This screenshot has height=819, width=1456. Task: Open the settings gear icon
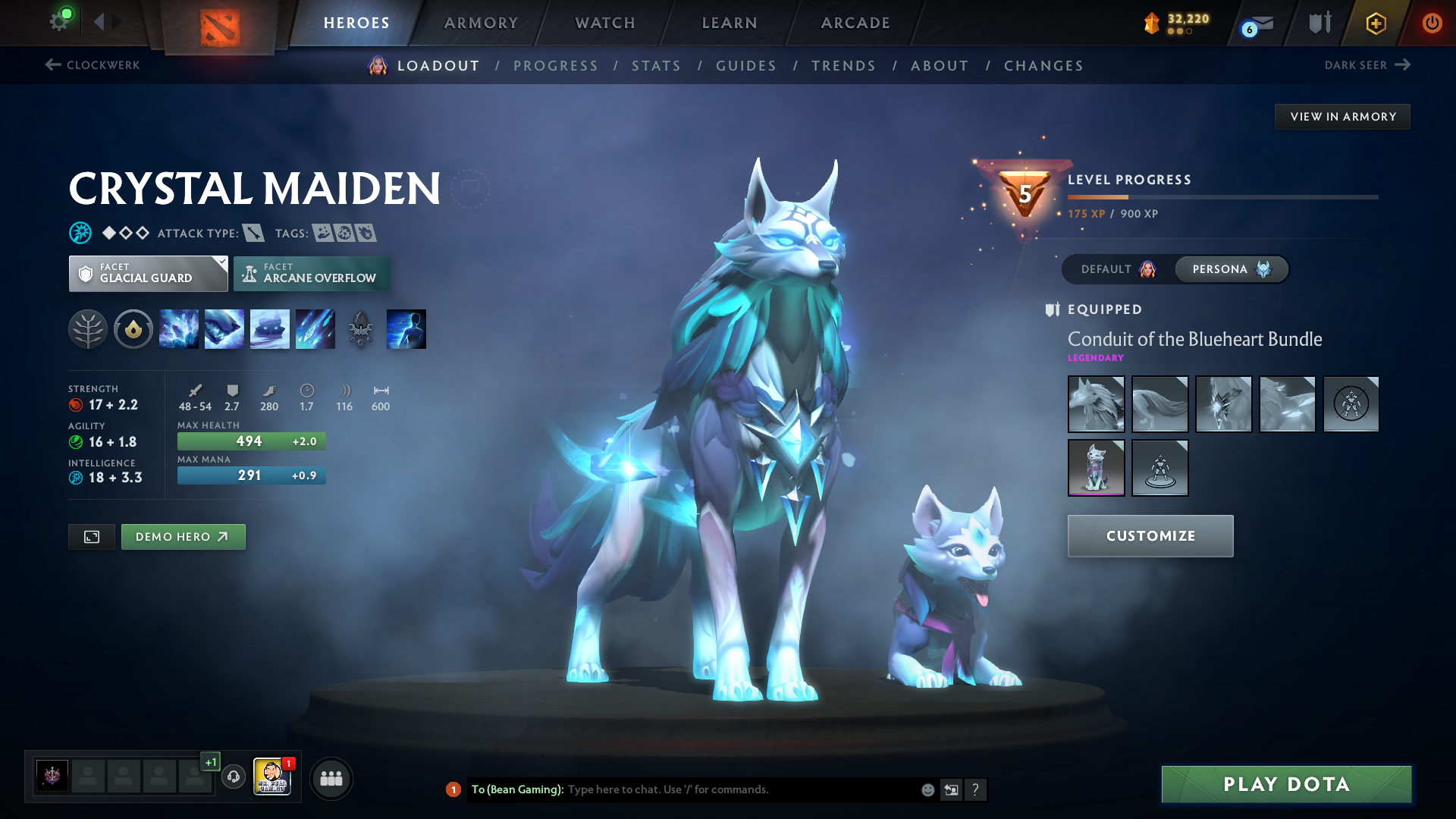[x=59, y=21]
